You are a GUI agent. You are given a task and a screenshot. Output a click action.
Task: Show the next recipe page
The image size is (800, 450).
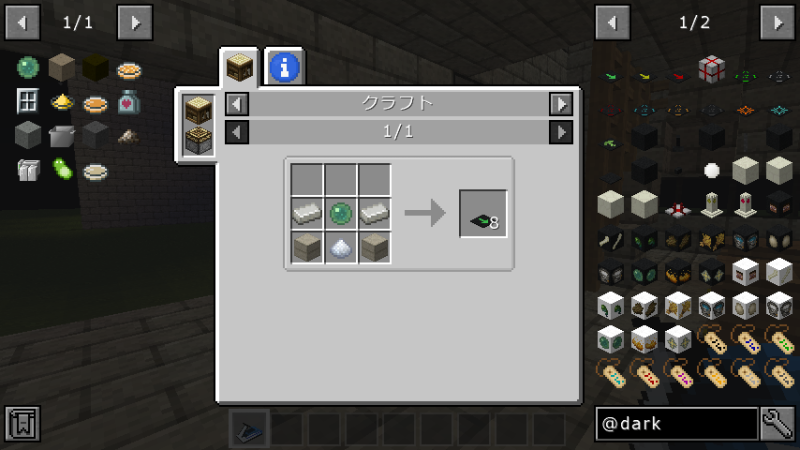(x=561, y=131)
